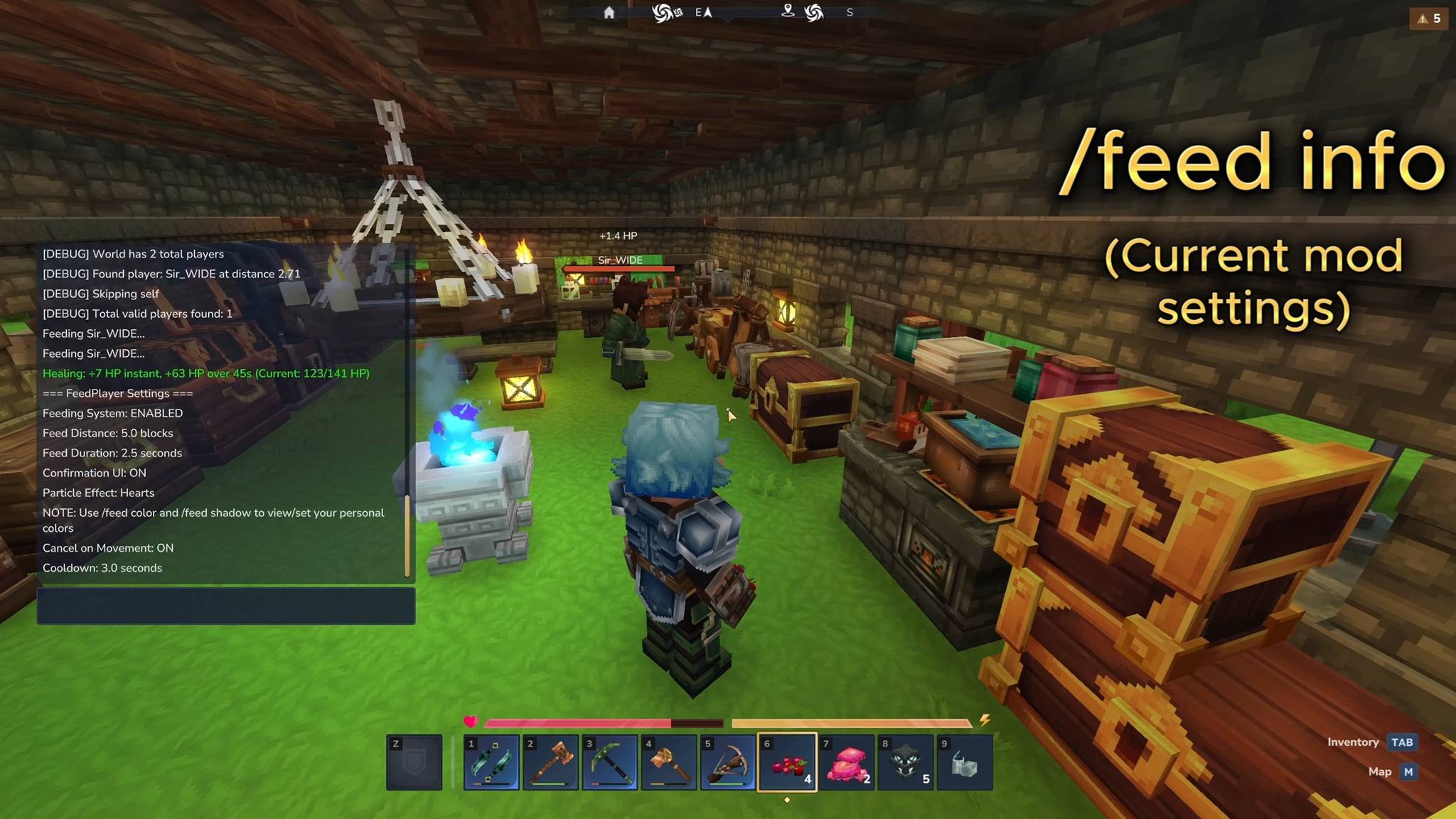
Task: Click the chat log scrollbar
Action: 407,535
